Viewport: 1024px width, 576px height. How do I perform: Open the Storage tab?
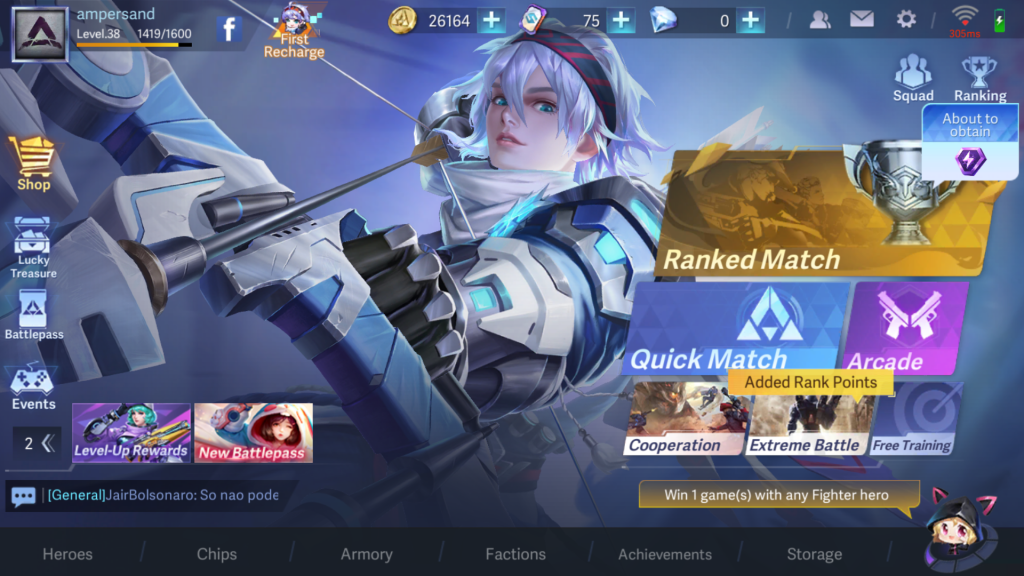tap(814, 554)
